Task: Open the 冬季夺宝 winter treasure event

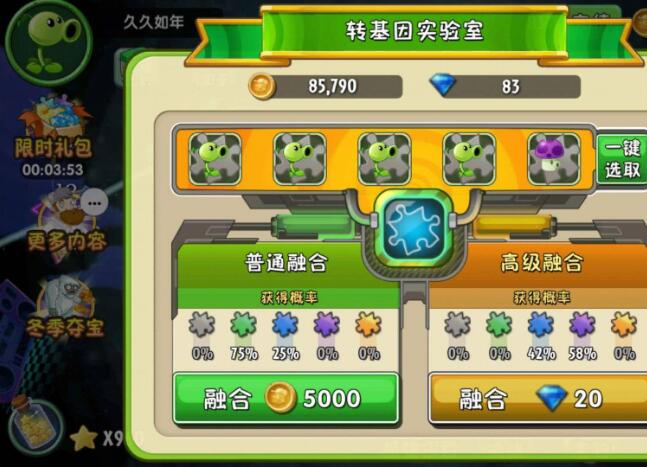Action: [x=65, y=305]
